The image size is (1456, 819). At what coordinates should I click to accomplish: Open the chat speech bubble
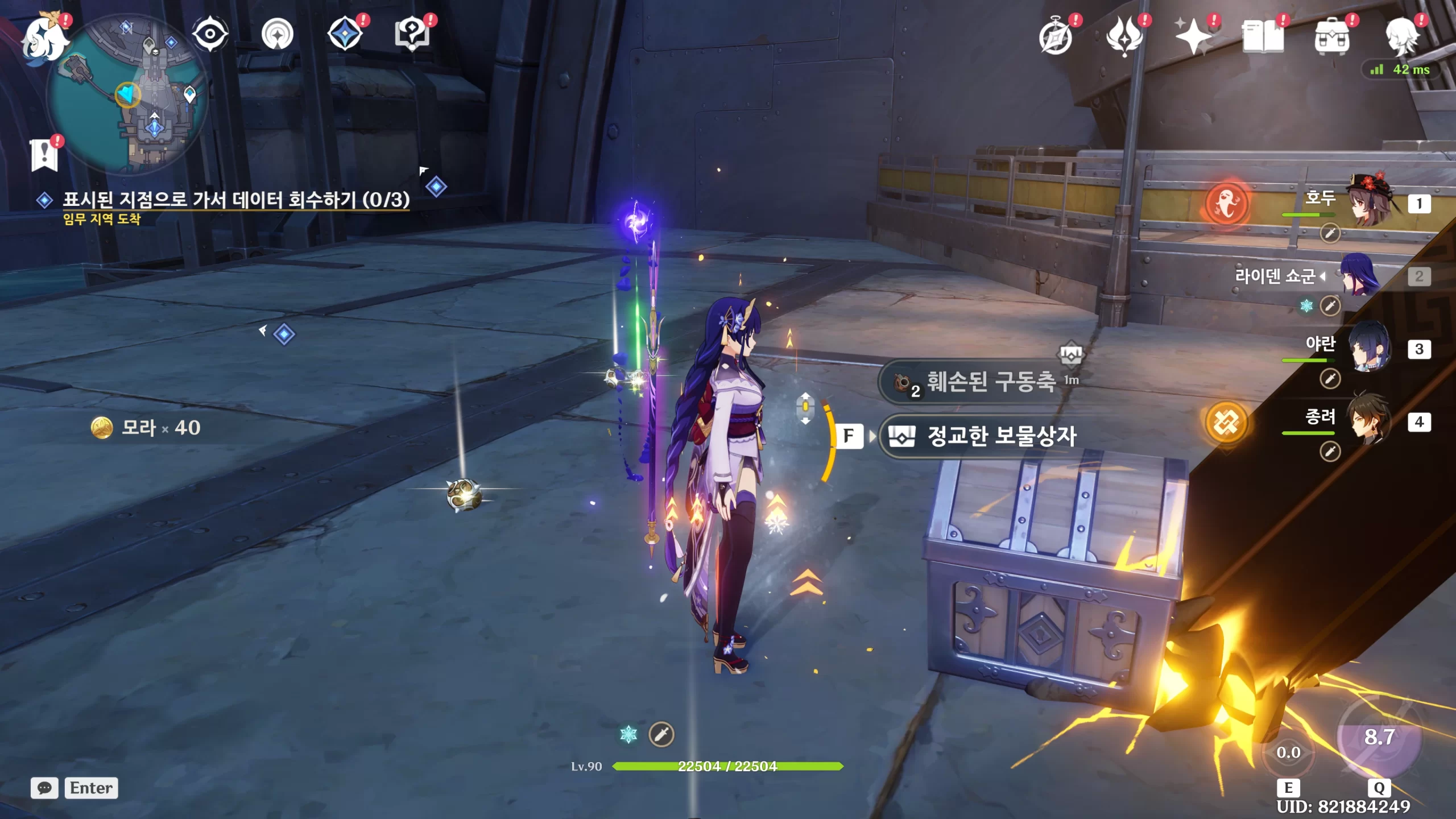coord(44,788)
